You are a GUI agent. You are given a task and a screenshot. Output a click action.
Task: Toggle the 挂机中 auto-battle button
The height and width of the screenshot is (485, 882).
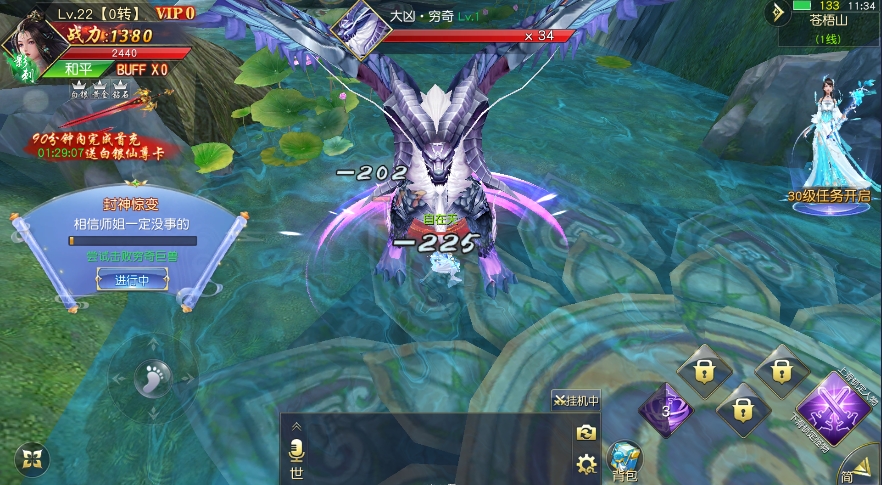click(x=576, y=401)
